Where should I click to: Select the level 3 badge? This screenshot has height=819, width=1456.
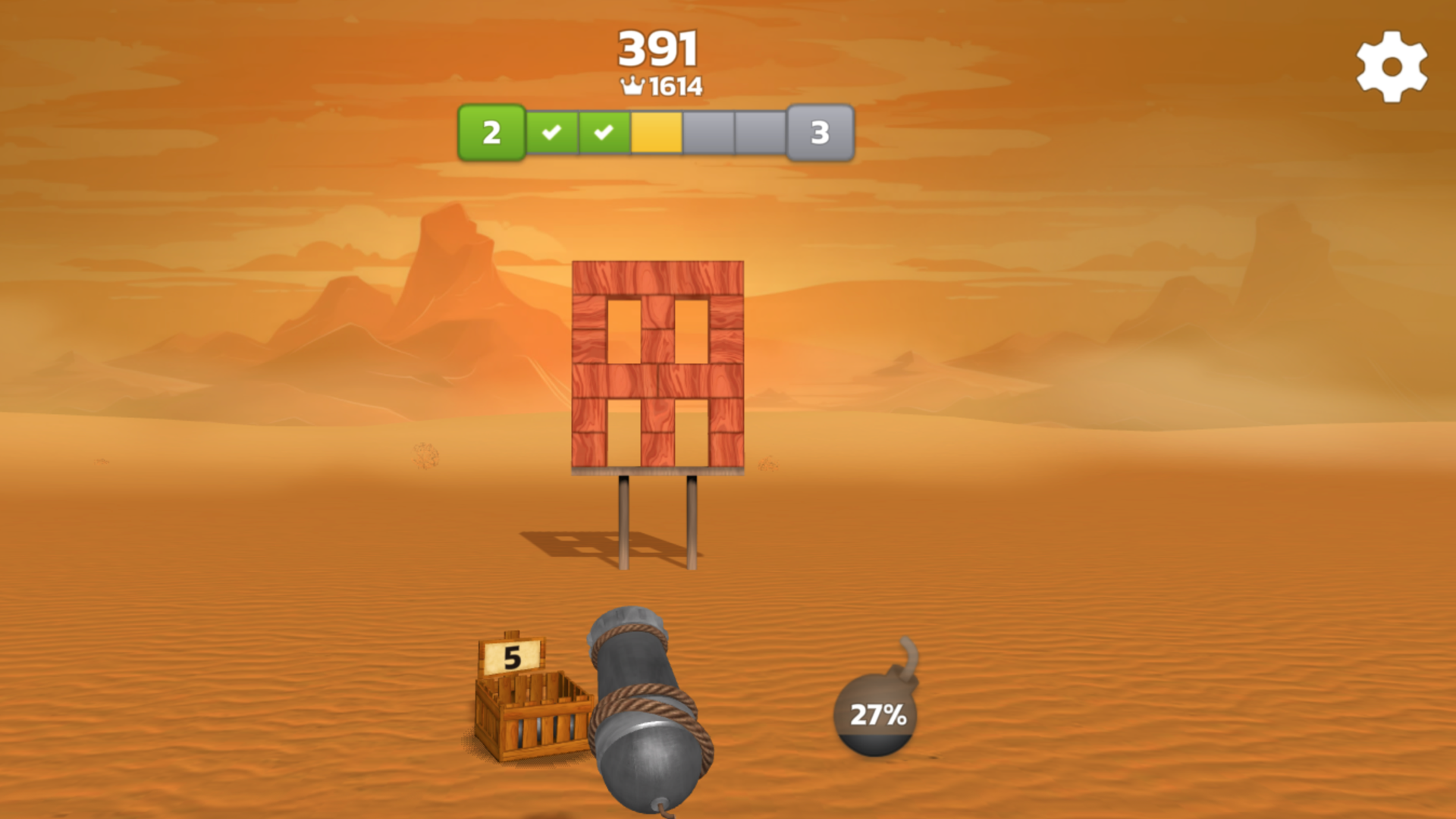tap(819, 133)
